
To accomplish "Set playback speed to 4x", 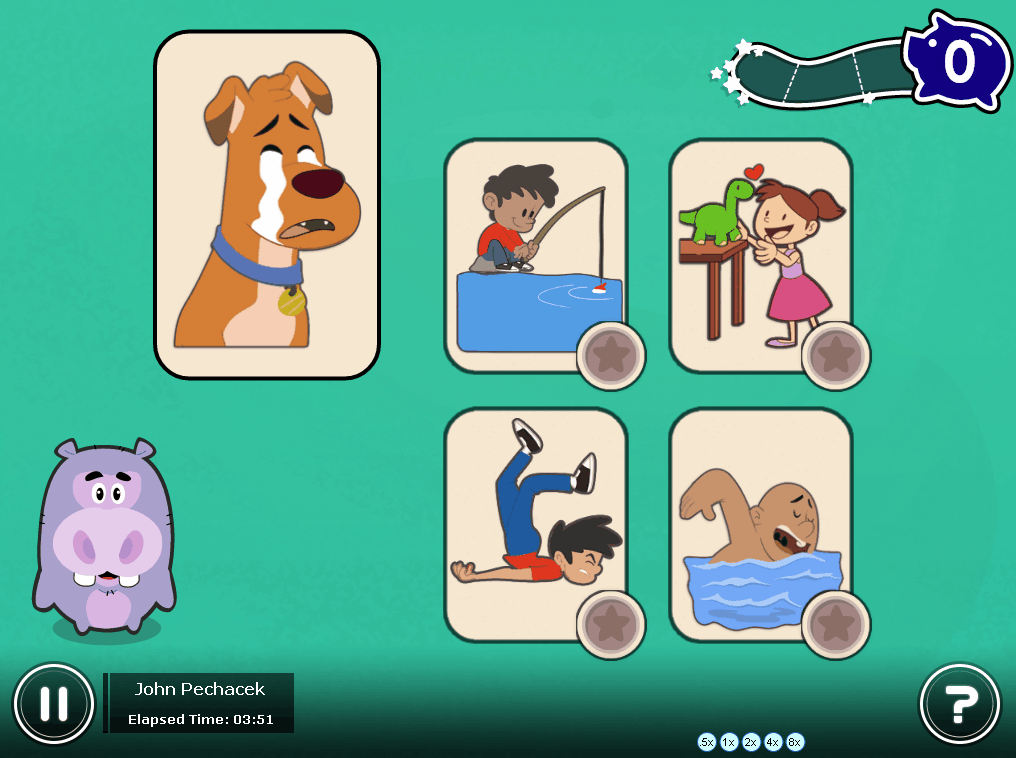I will (x=773, y=742).
